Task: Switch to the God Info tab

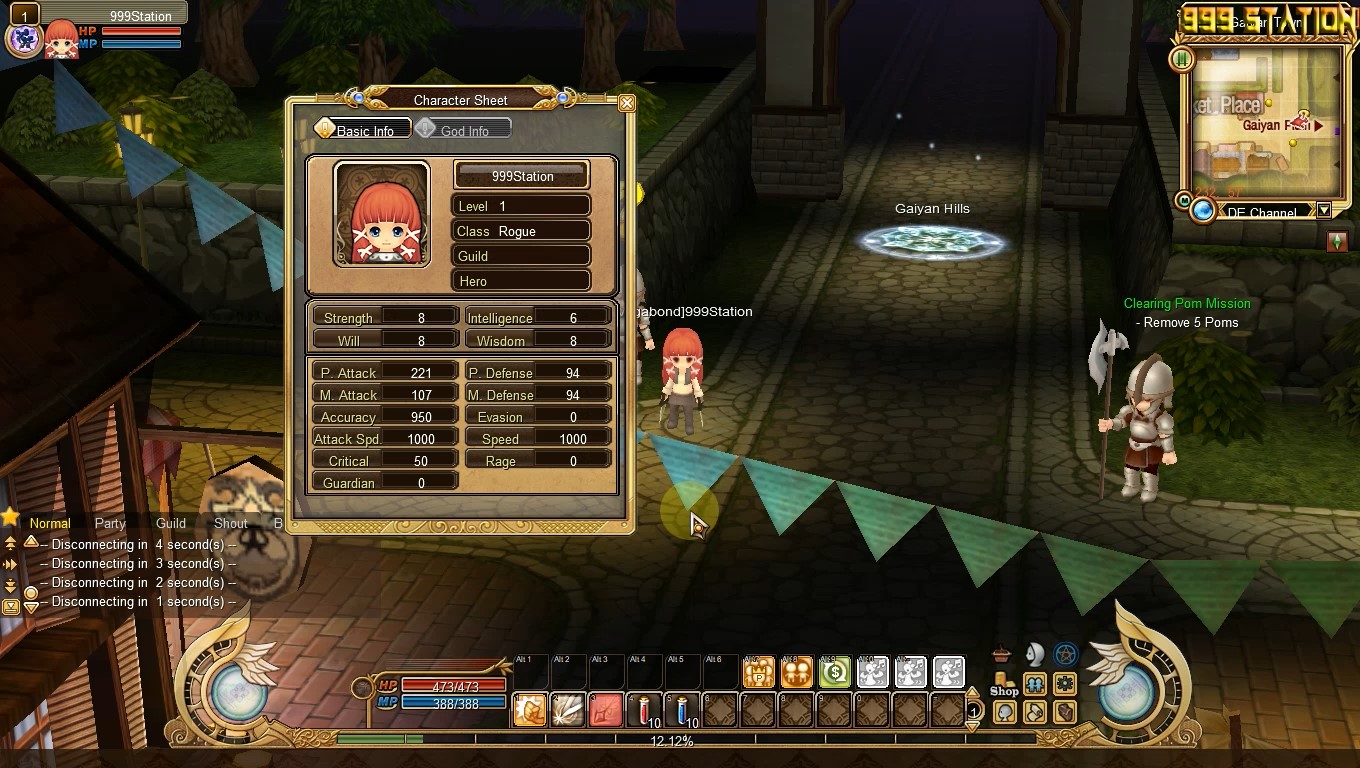Action: pyautogui.click(x=463, y=130)
